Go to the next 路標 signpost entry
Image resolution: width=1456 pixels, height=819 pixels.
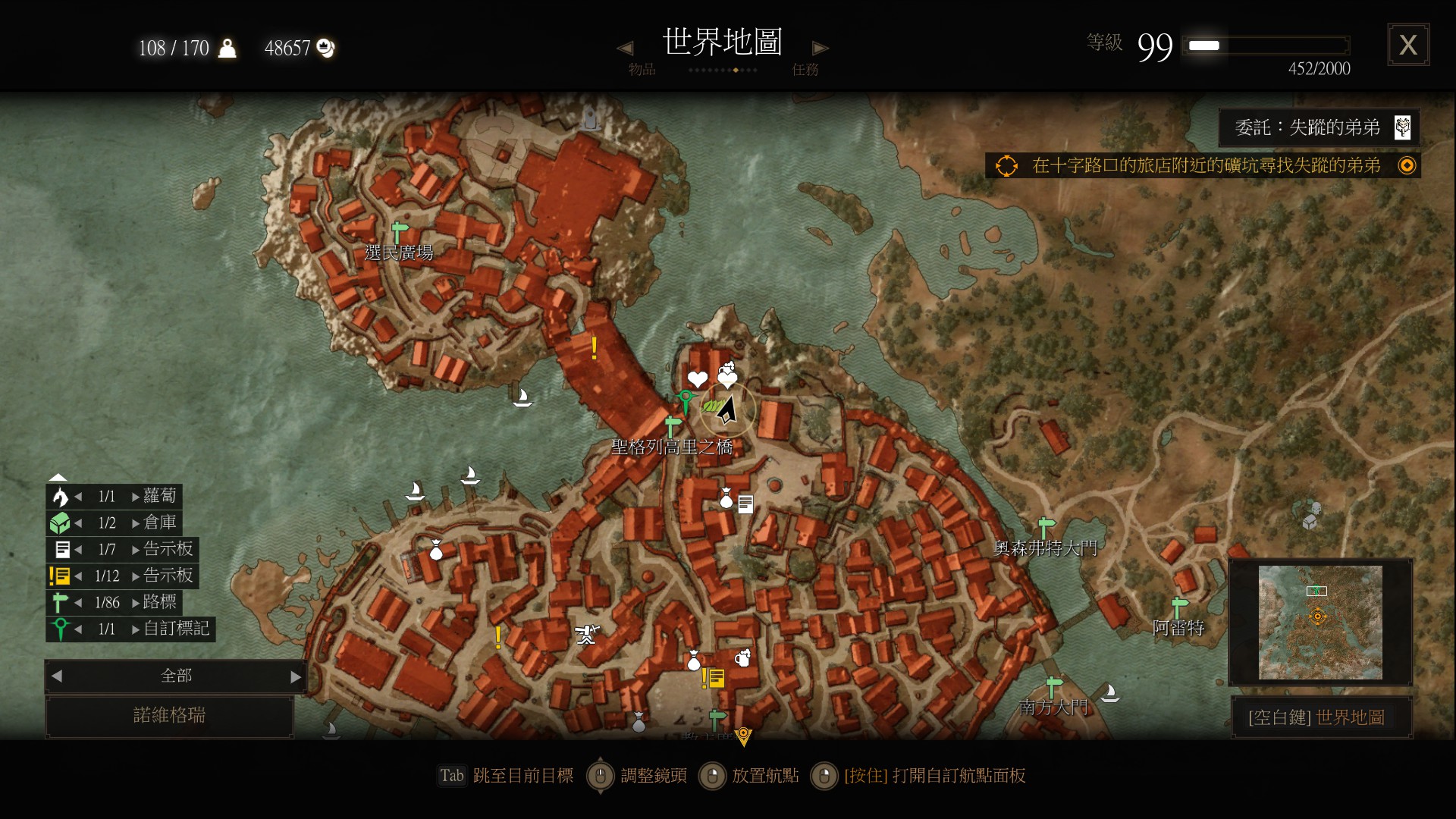(136, 603)
